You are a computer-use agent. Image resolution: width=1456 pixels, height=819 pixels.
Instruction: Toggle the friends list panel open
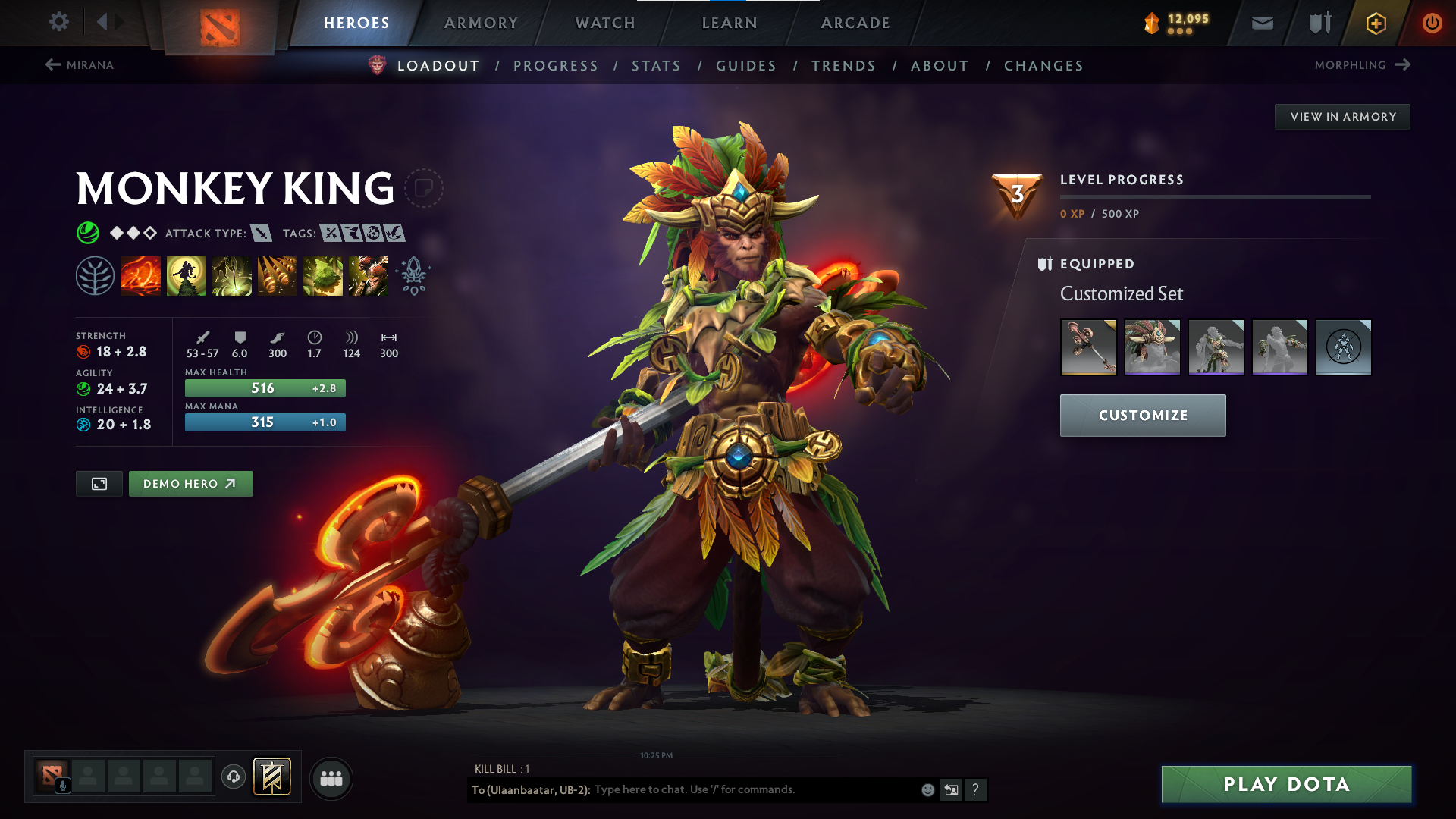click(x=331, y=778)
